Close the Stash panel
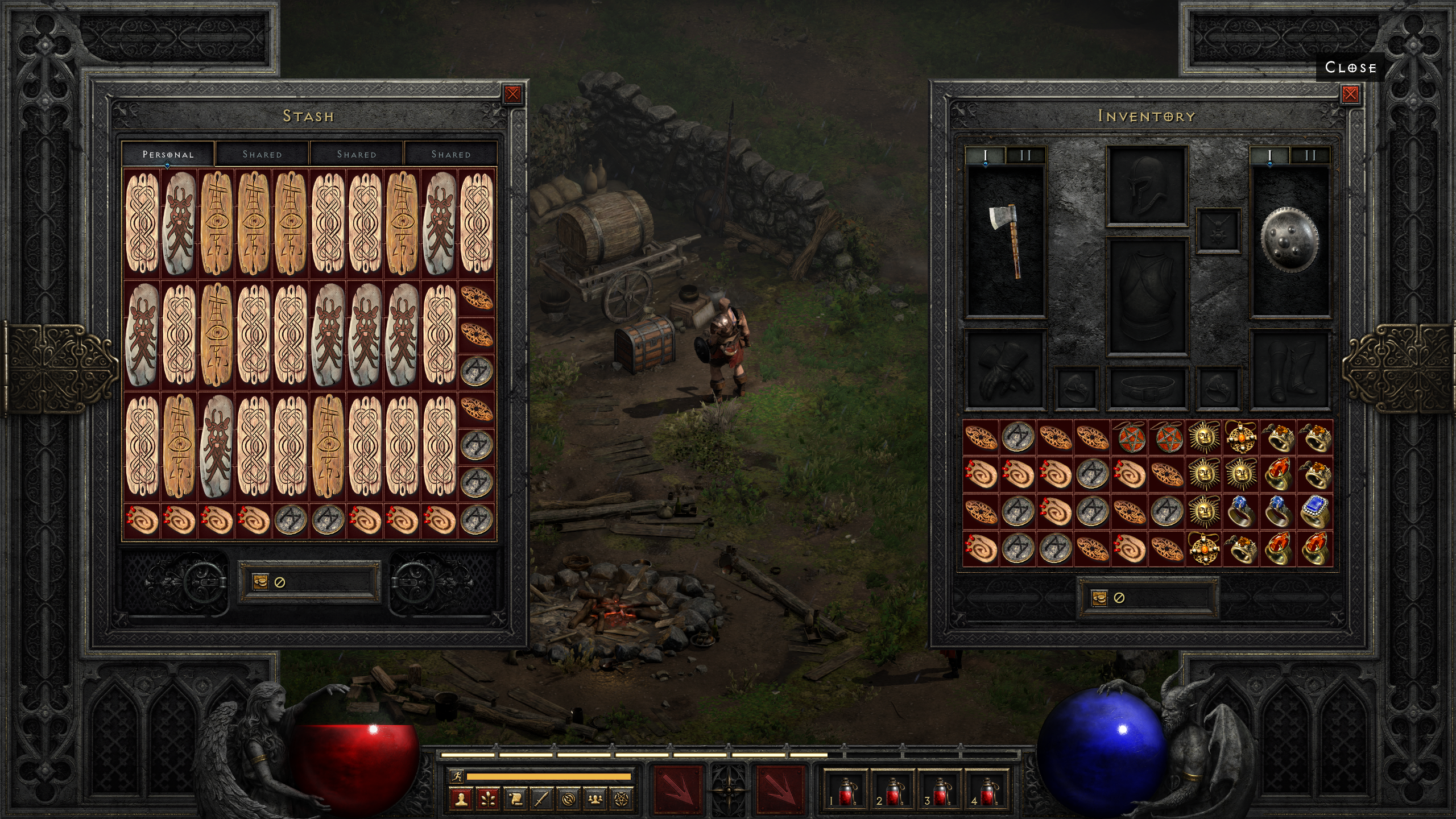Viewport: 1456px width, 819px height. pyautogui.click(x=512, y=94)
